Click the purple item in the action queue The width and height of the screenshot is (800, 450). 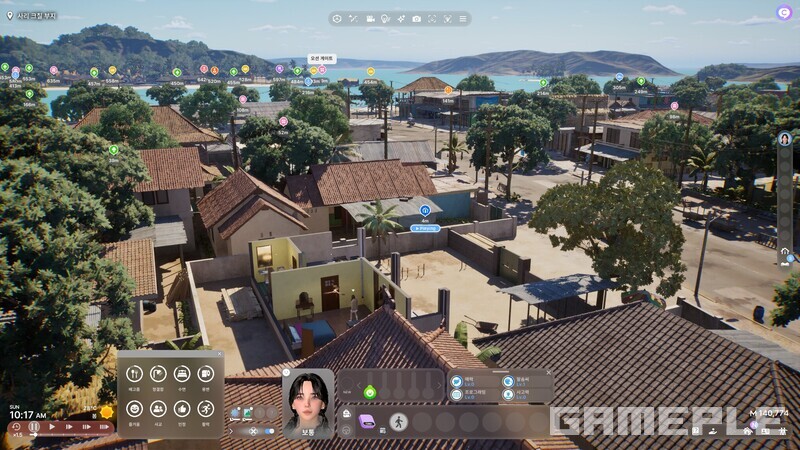click(367, 422)
